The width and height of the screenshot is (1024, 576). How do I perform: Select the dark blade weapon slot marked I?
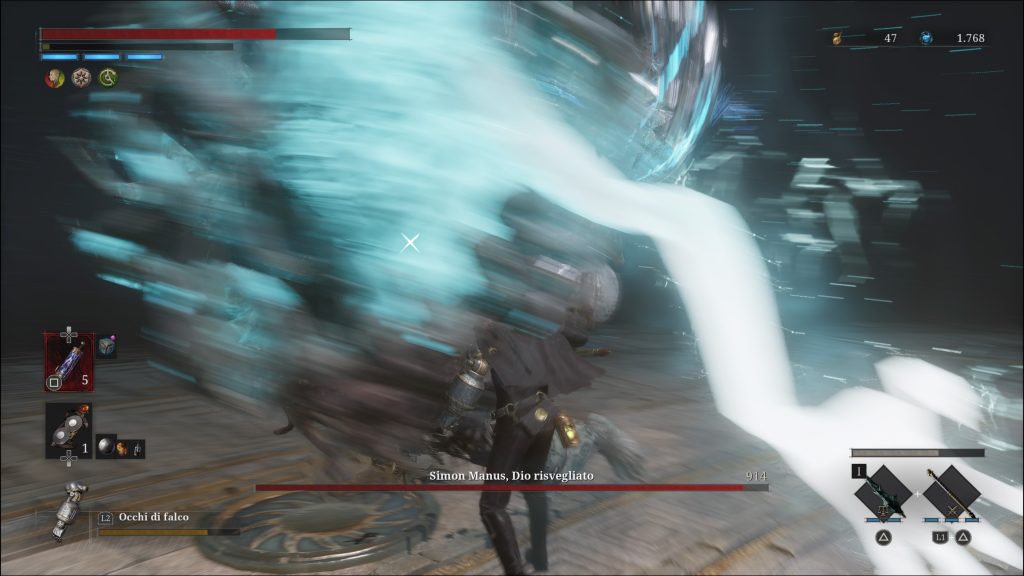(882, 492)
